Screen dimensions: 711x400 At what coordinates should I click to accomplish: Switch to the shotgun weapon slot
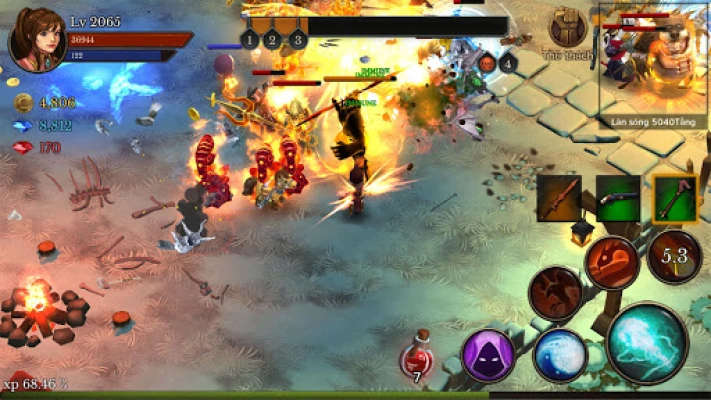[x=617, y=198]
